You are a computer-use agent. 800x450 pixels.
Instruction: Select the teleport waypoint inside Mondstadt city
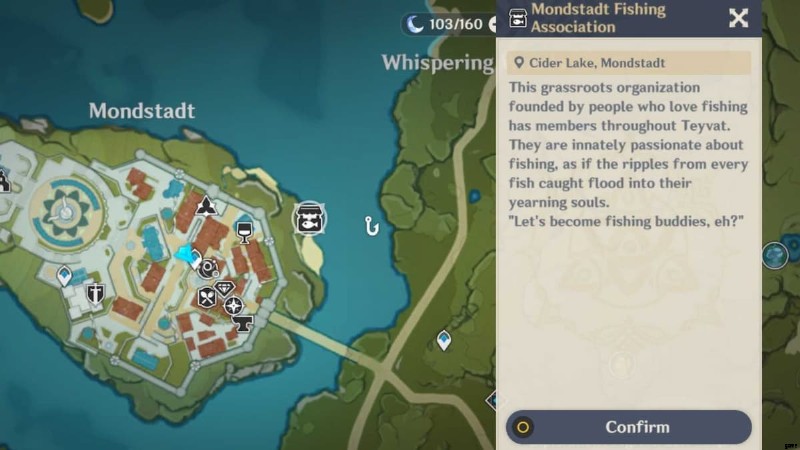click(66, 275)
